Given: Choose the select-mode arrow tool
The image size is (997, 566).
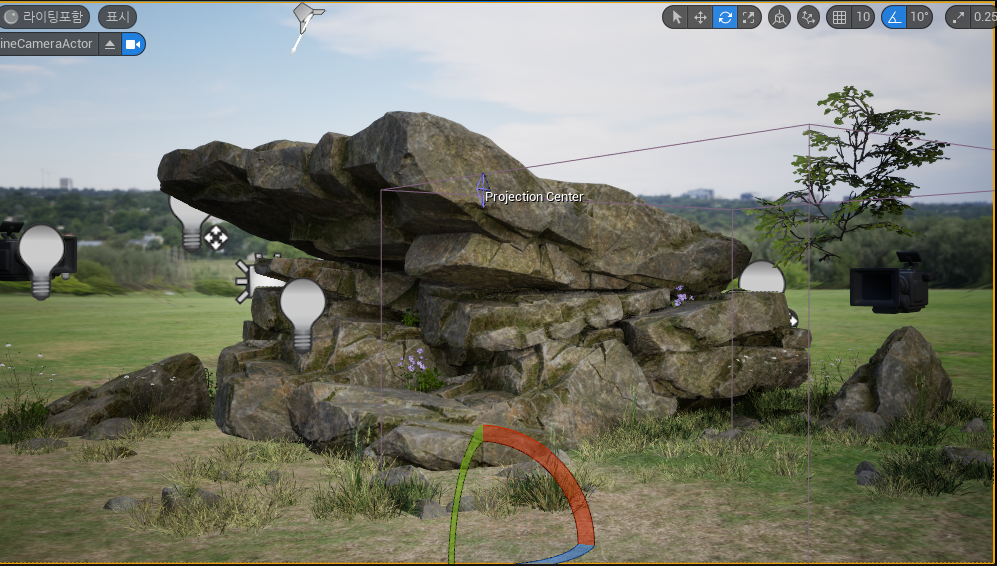Looking at the screenshot, I should tap(676, 17).
